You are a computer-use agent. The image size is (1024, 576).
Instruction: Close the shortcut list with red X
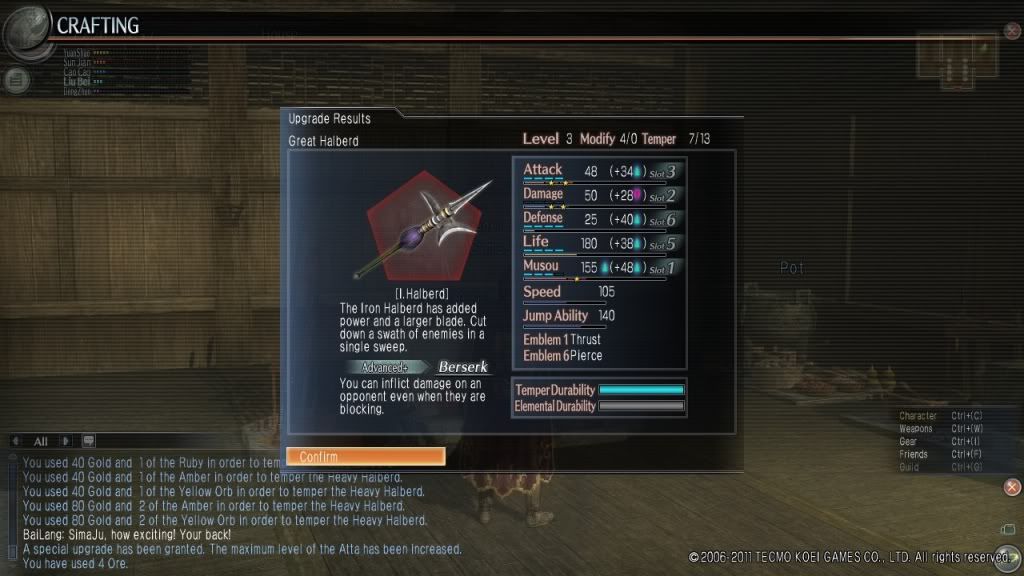(x=1012, y=487)
